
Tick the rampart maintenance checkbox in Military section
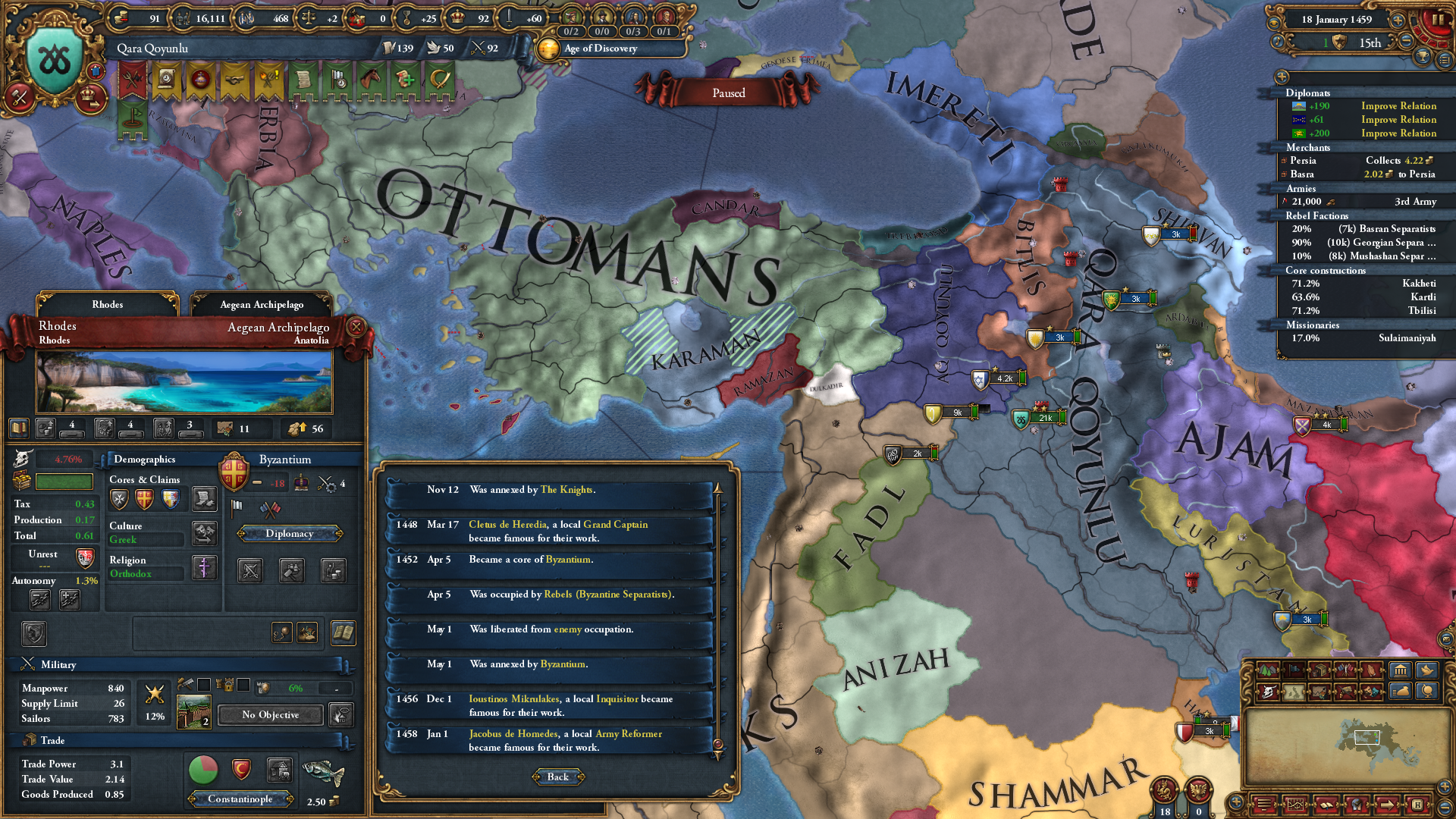coord(204,686)
